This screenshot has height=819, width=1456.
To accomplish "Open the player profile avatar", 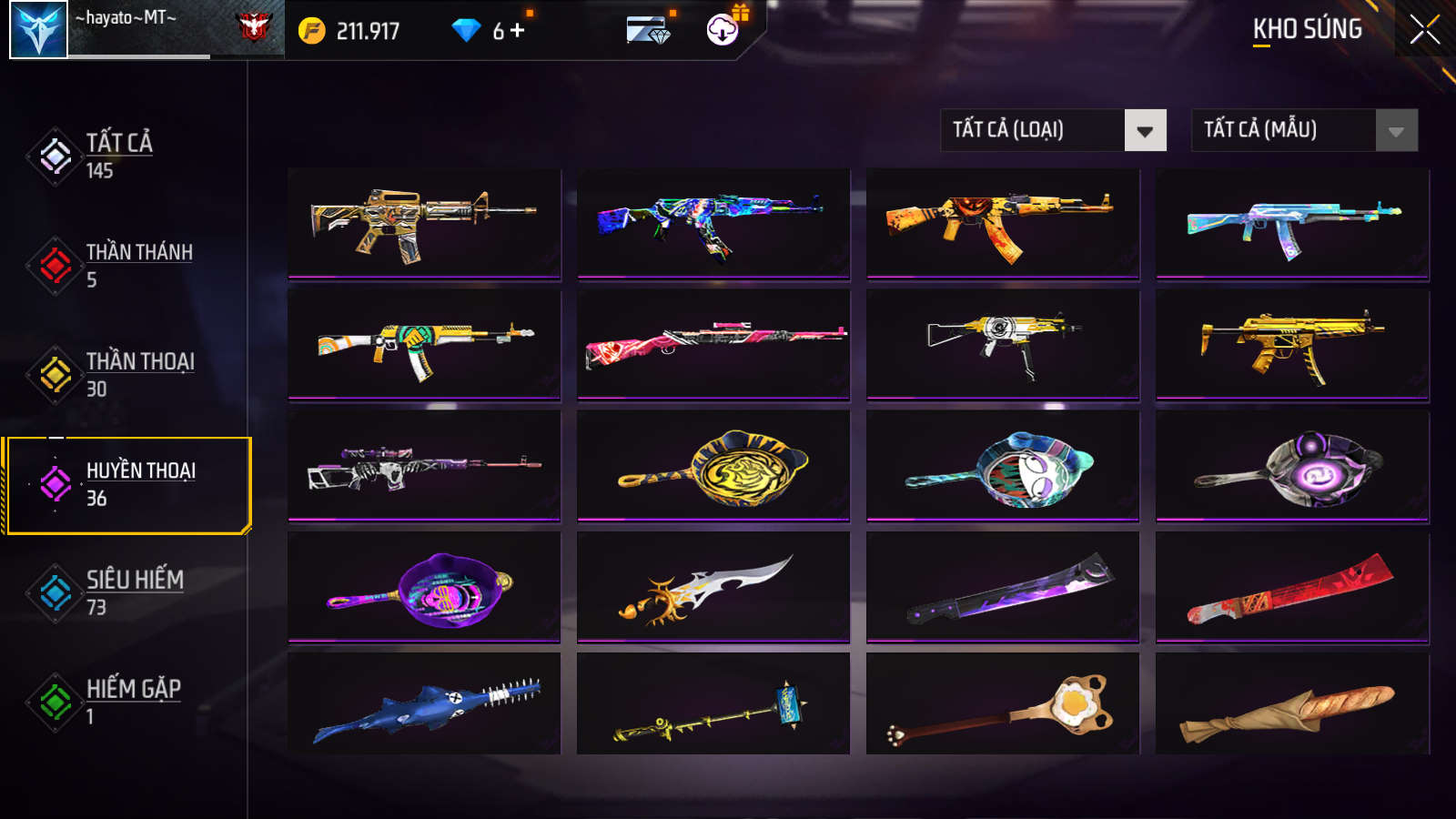I will click(38, 30).
